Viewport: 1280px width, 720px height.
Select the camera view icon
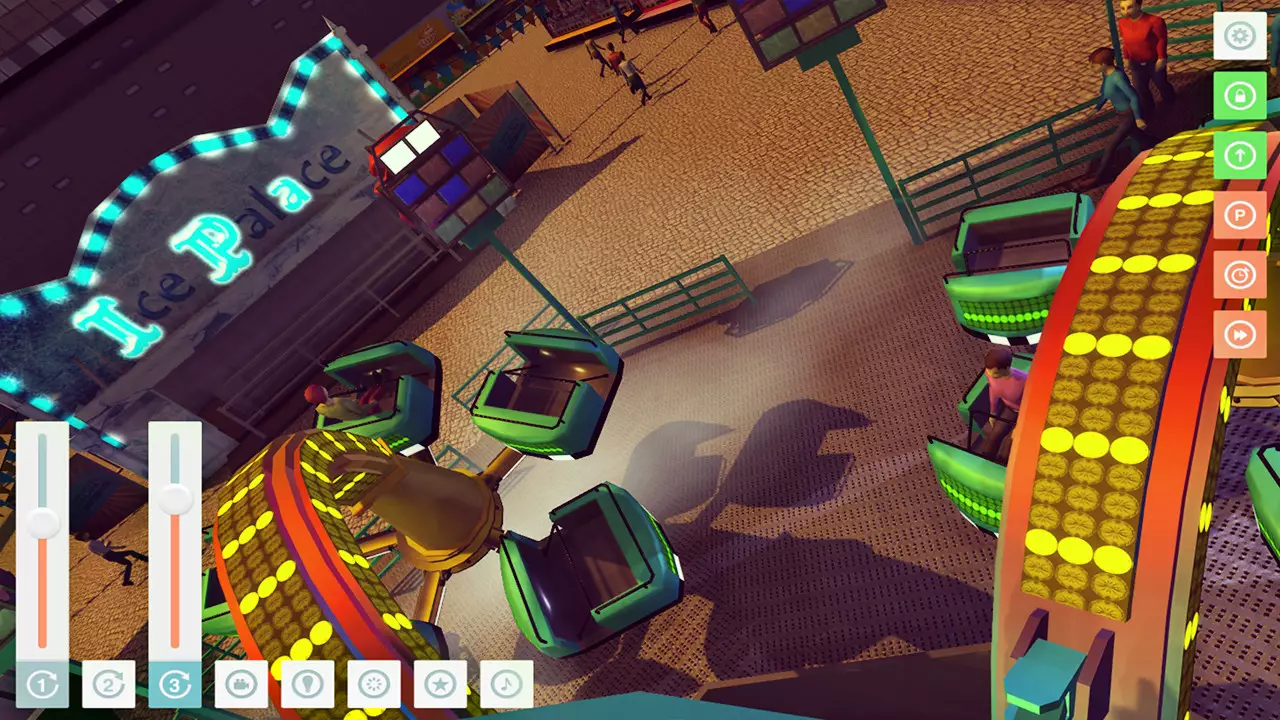[240, 685]
